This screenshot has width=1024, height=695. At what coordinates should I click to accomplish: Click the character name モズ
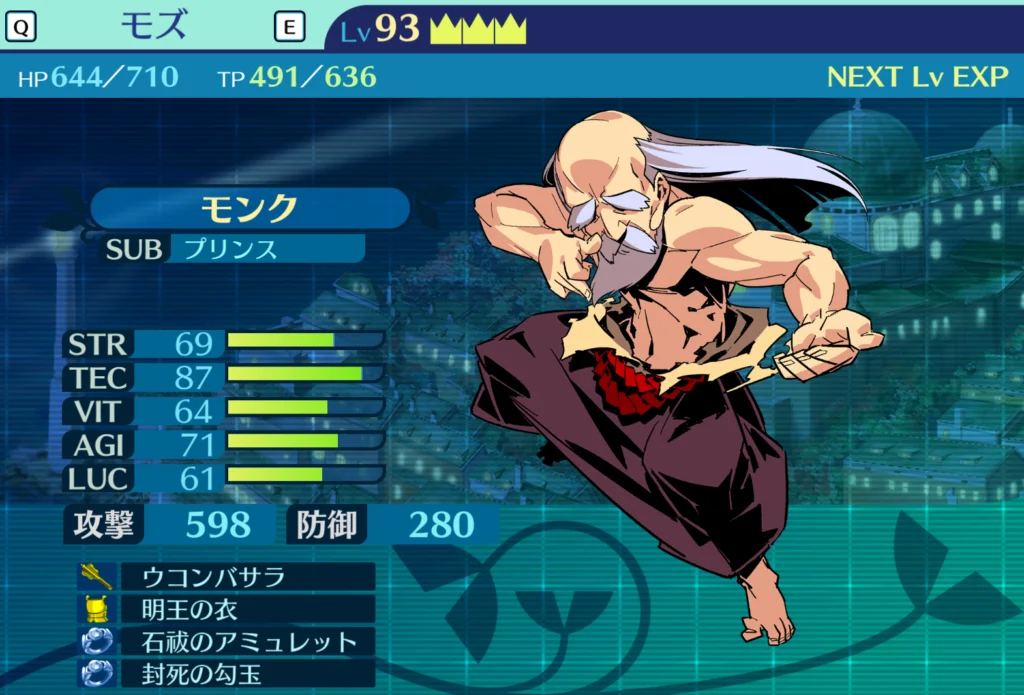coord(153,26)
